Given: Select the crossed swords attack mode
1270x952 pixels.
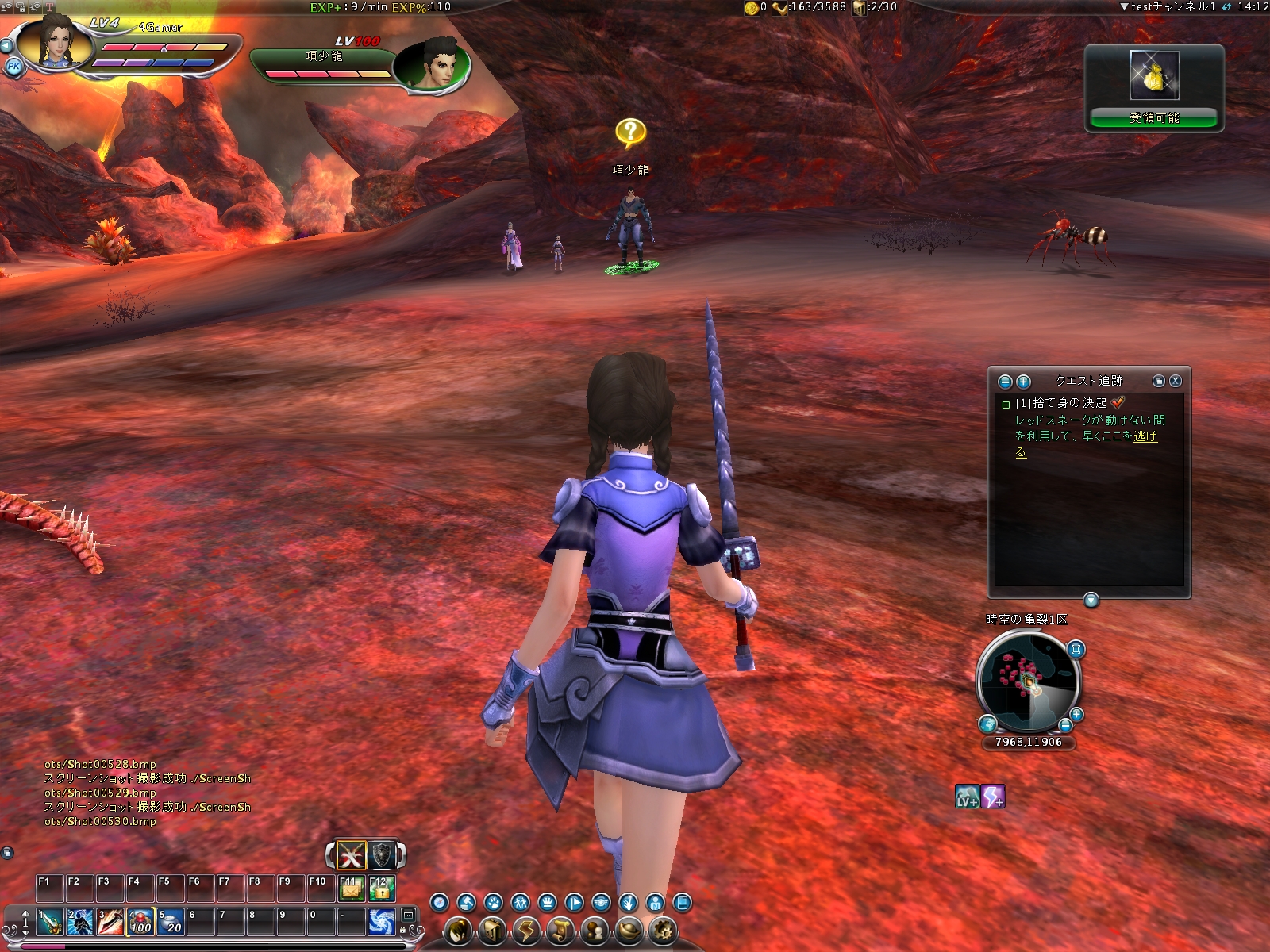Looking at the screenshot, I should click(x=351, y=854).
